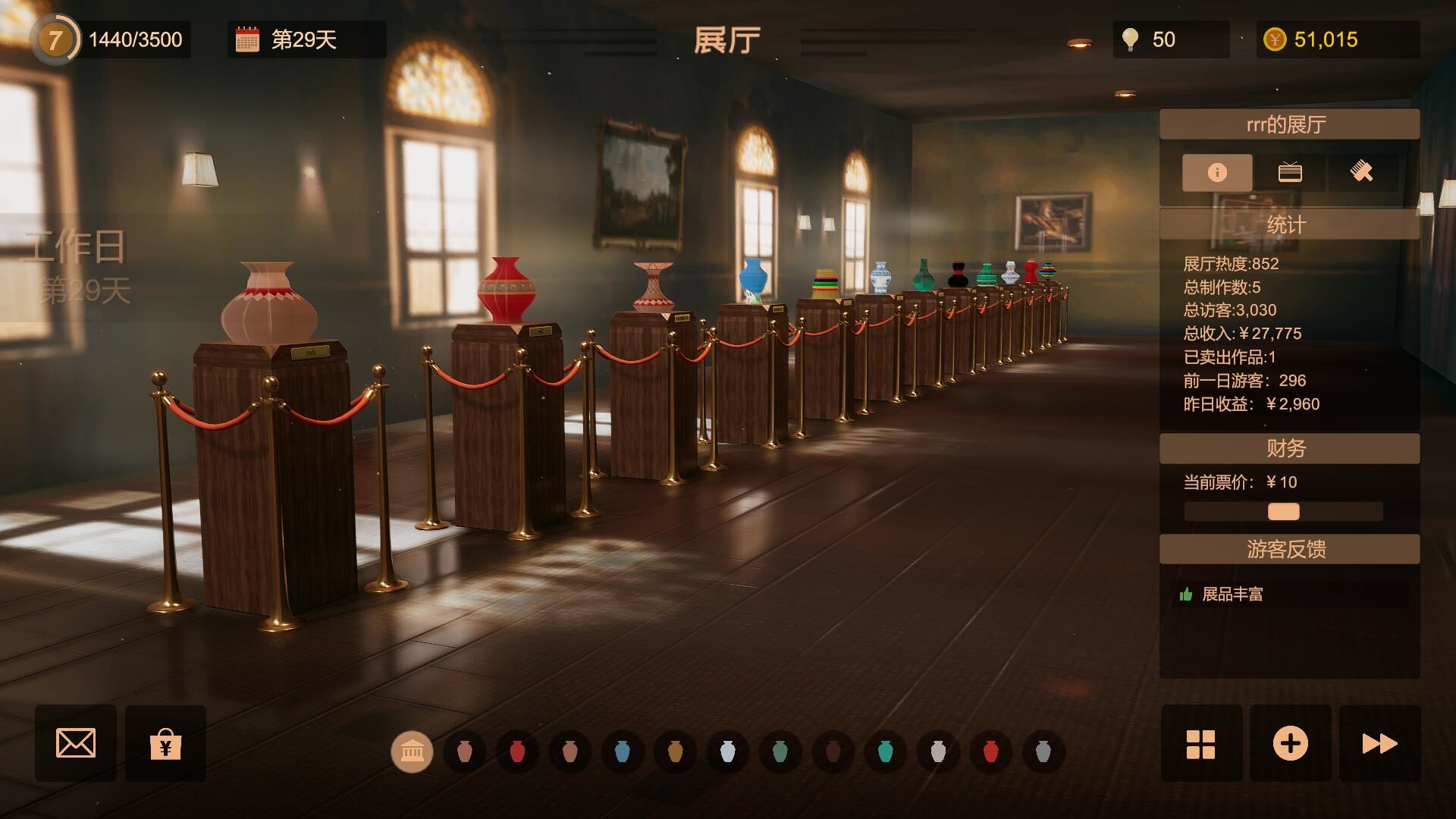Select the muted green vase in bottom bar
The width and height of the screenshot is (1456, 819).
pos(780,752)
